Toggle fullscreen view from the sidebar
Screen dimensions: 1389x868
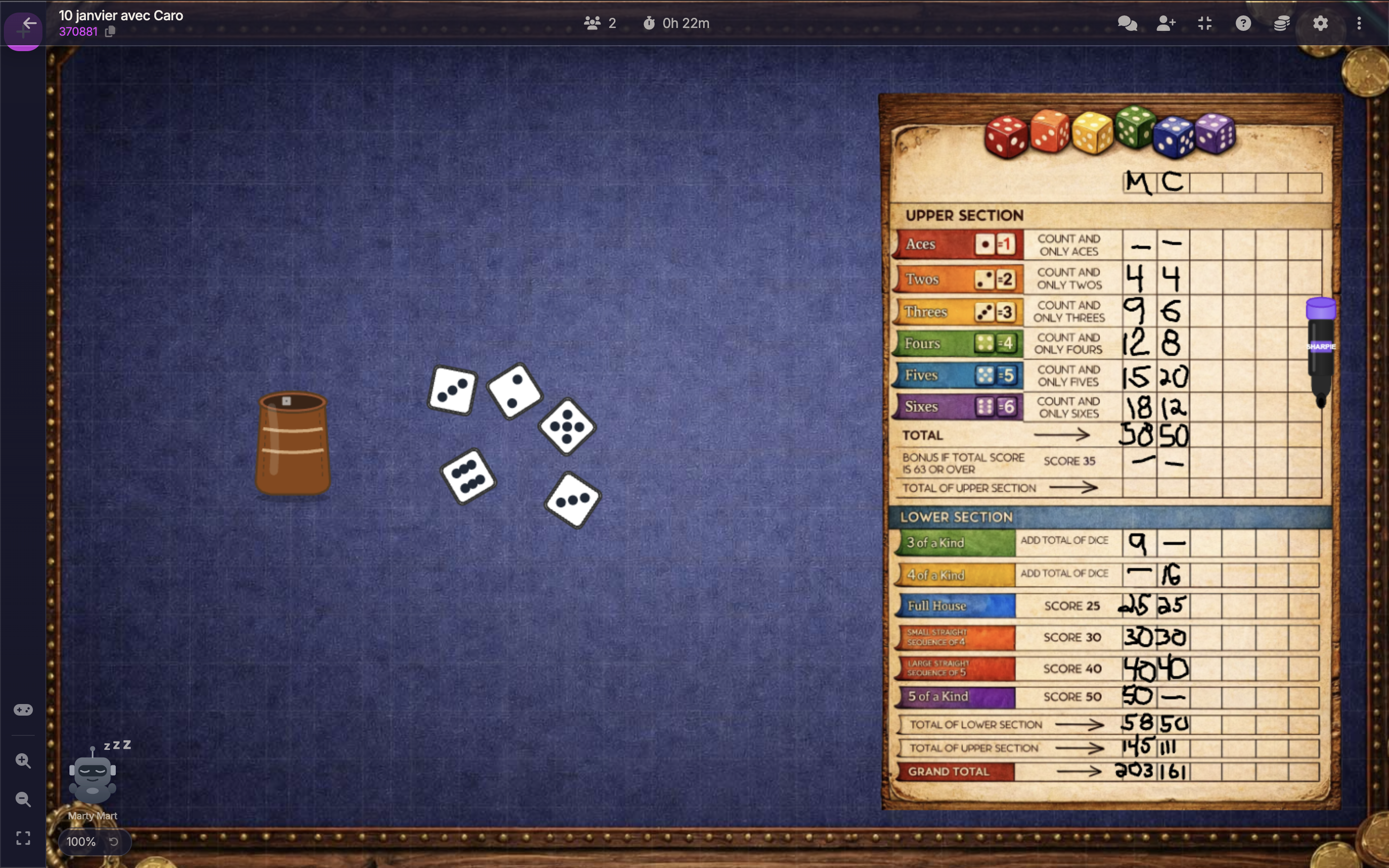(23, 839)
